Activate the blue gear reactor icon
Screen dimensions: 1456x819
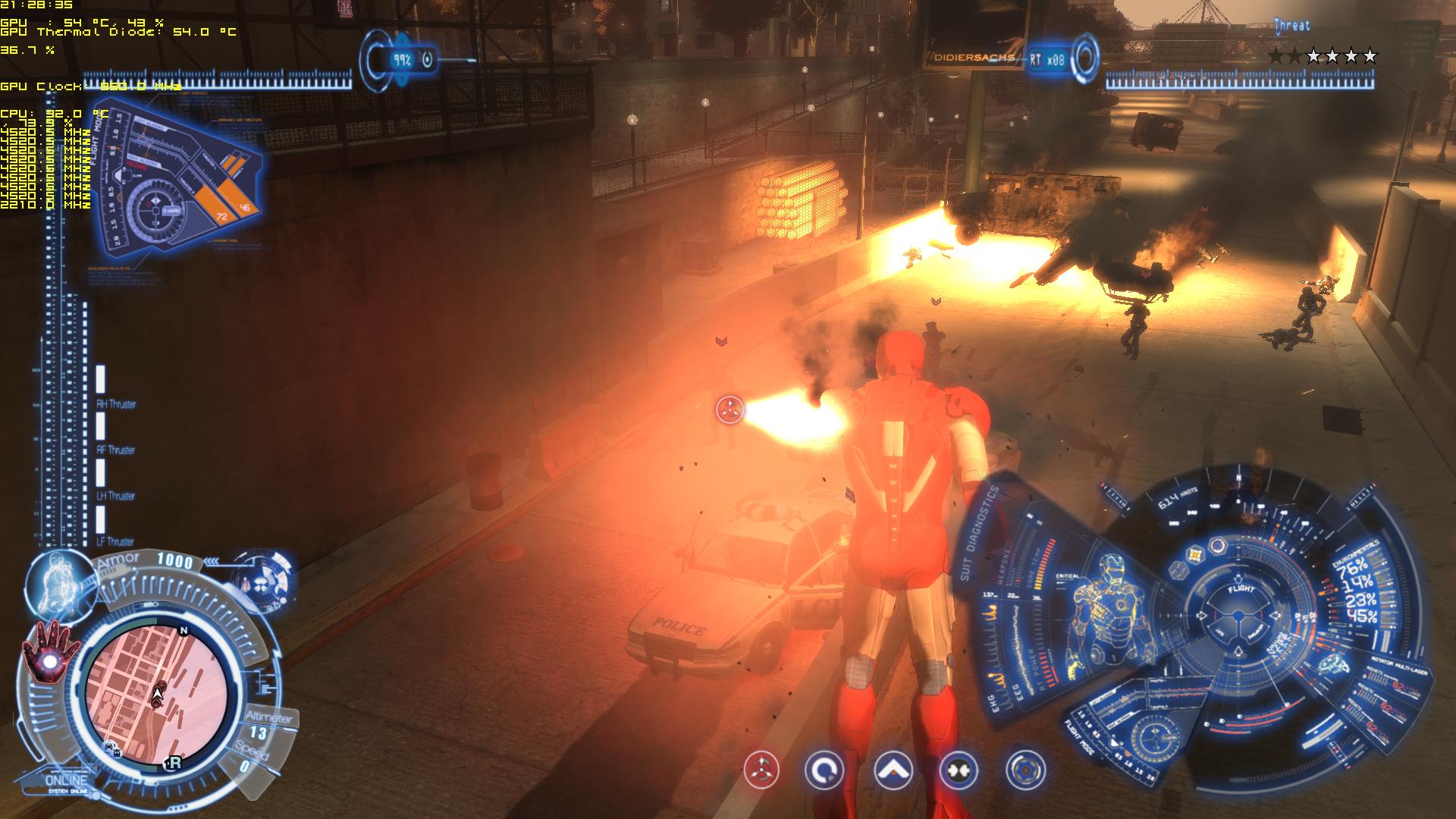(1025, 770)
